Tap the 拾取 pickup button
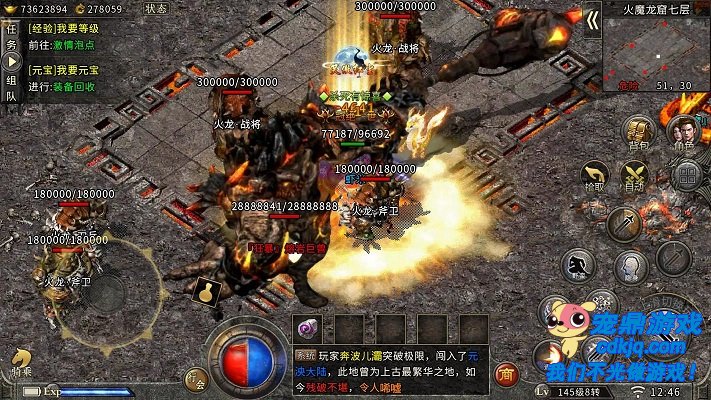The height and width of the screenshot is (400, 711). pyautogui.click(x=593, y=177)
